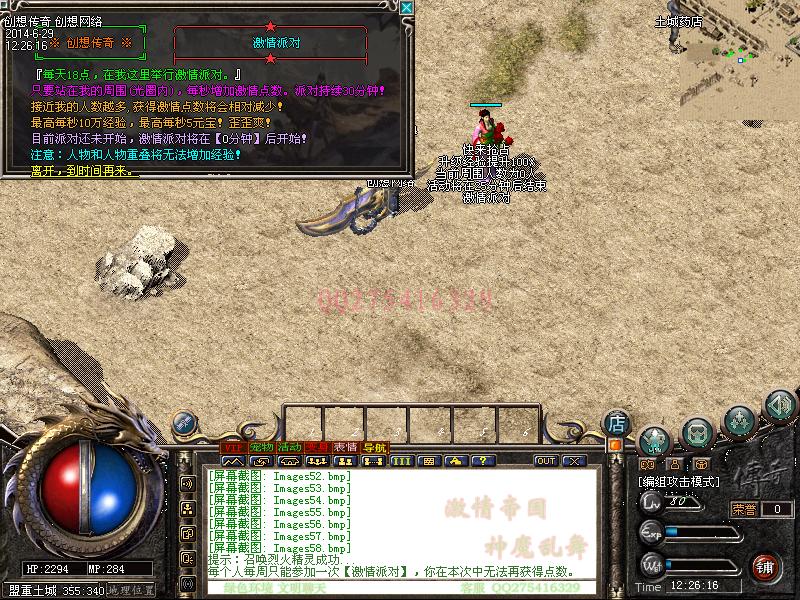This screenshot has width=800, height=600.
Task: Click the X button beside OUT
Action: [573, 461]
